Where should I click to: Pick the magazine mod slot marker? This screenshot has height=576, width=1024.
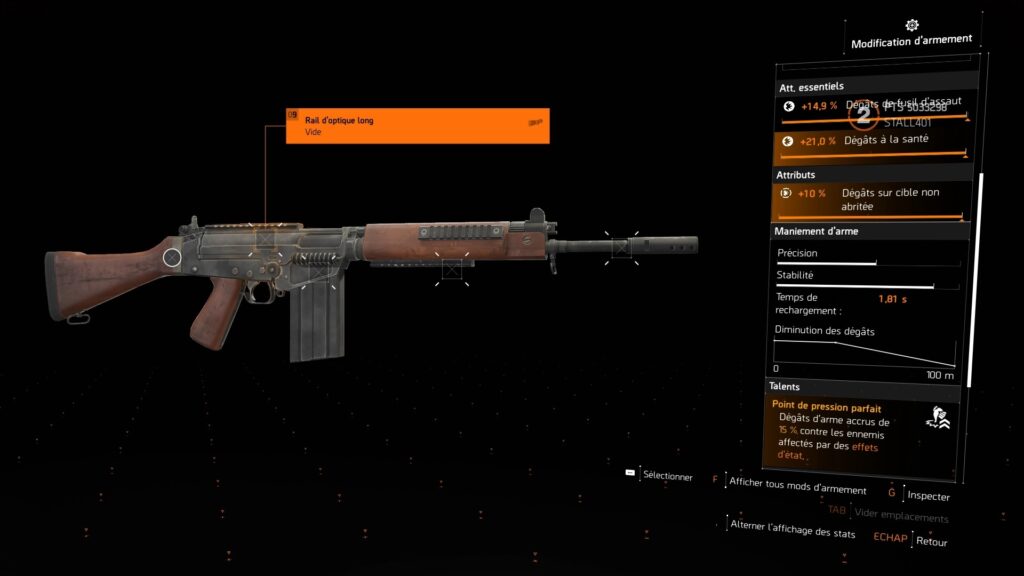[x=318, y=268]
